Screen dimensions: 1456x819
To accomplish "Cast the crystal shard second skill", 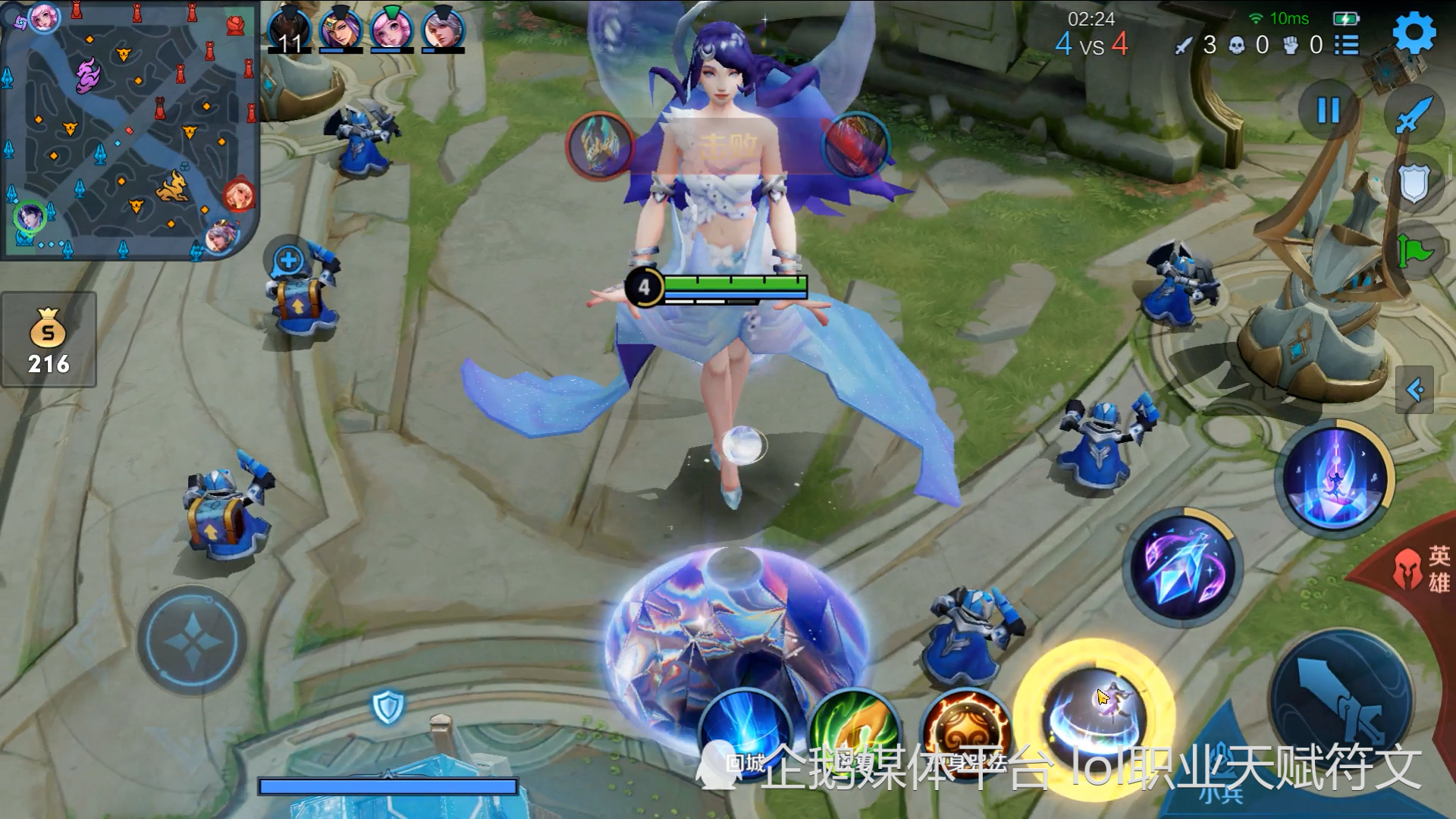I will point(1182,567).
